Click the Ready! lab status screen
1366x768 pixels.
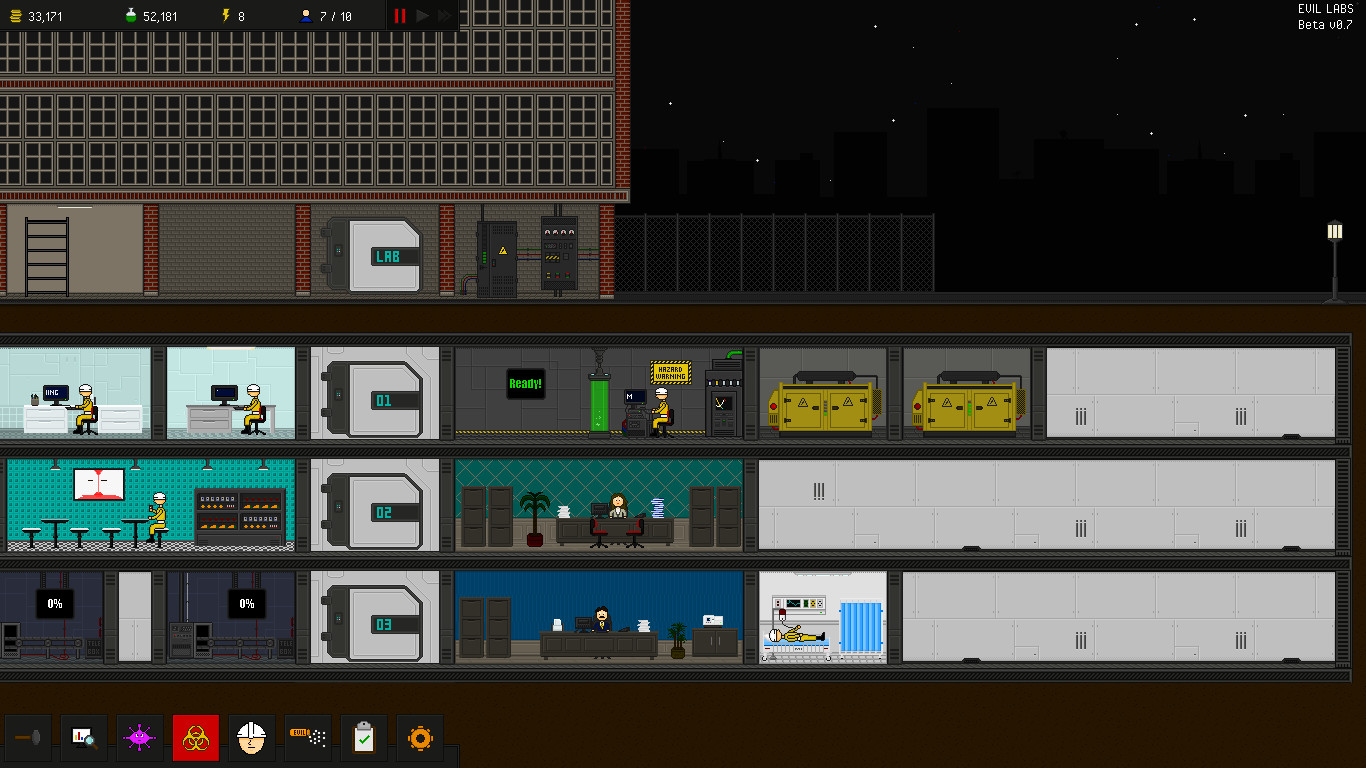click(524, 384)
